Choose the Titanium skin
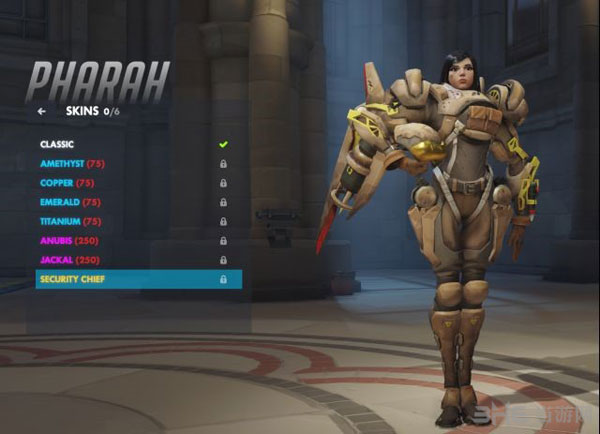Screen dimensions: 600x434 coord(71,221)
